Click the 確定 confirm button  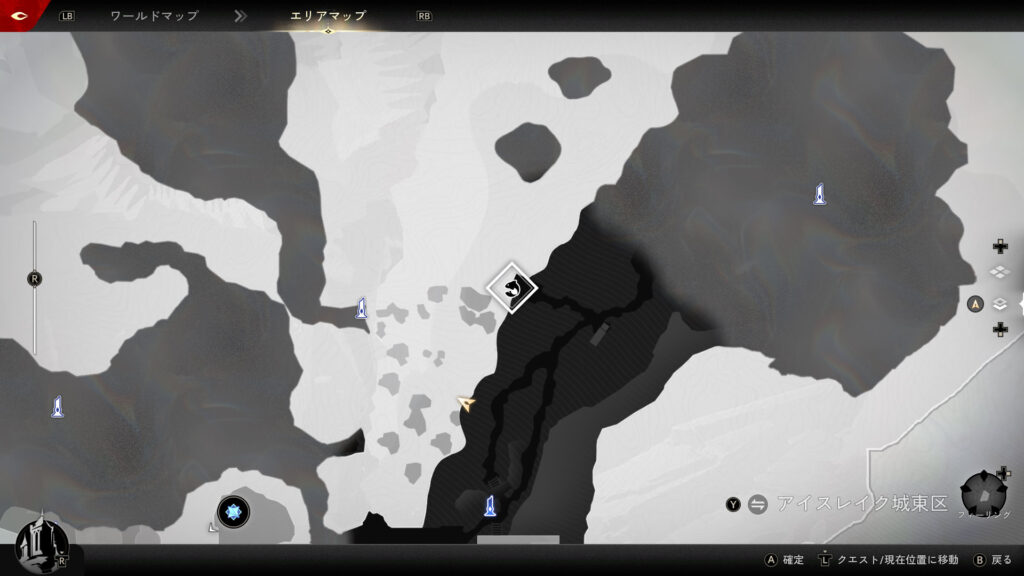pyautogui.click(x=784, y=560)
